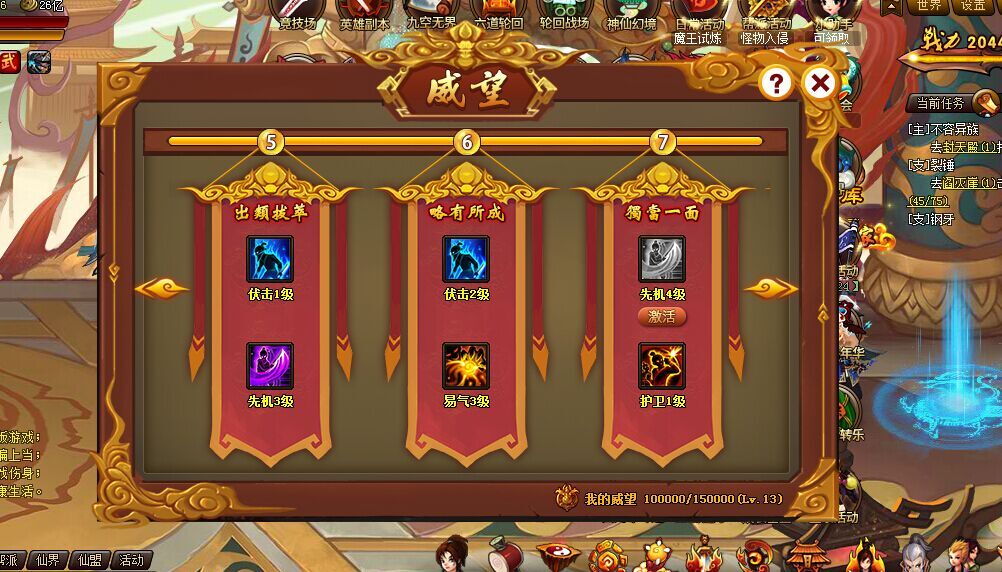This screenshot has height=572, width=1002.
Task: Open the 竞技场 arena menu
Action: click(x=296, y=14)
